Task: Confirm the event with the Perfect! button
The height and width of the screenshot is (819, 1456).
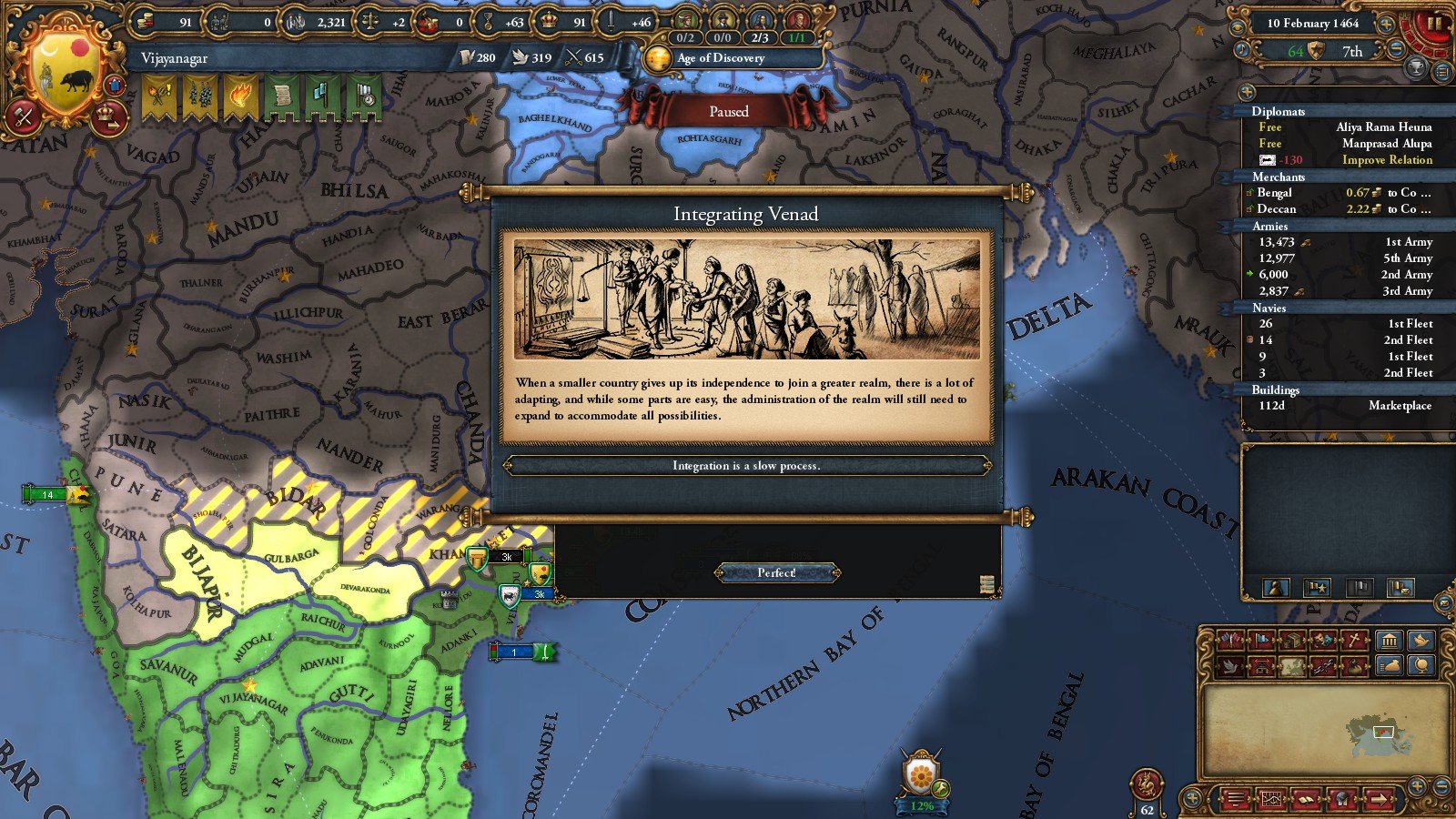Action: coord(776,572)
